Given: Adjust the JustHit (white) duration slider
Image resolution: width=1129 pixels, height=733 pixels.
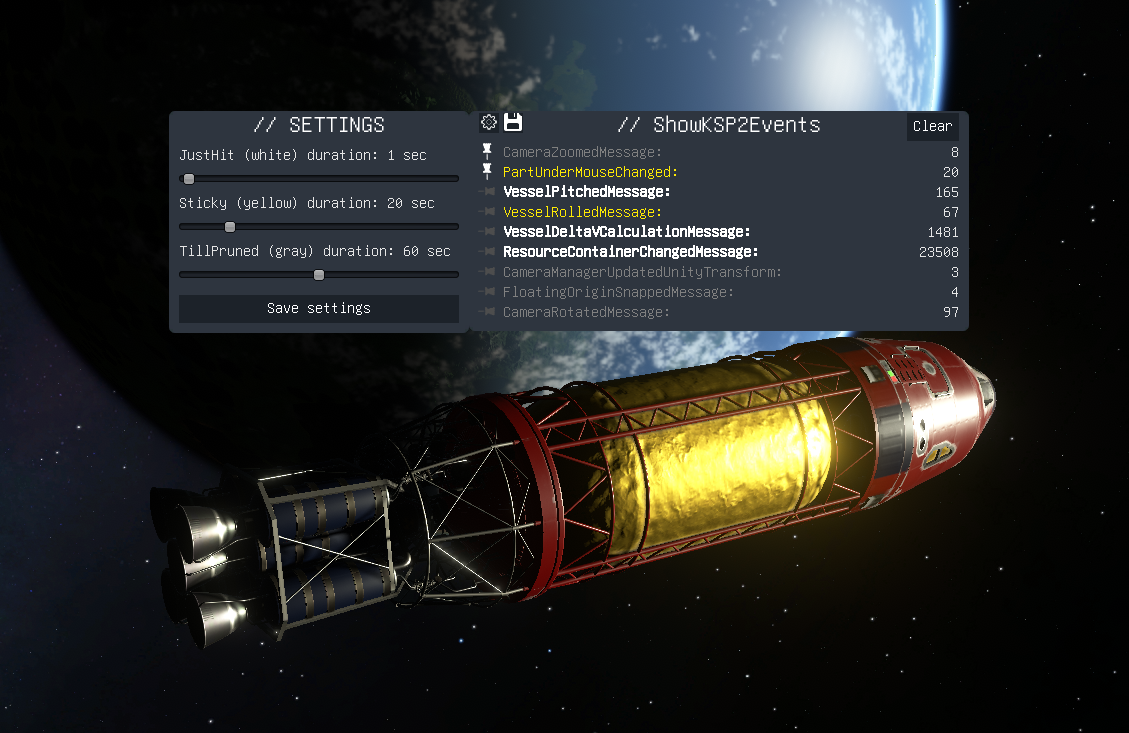Looking at the screenshot, I should [x=189, y=179].
